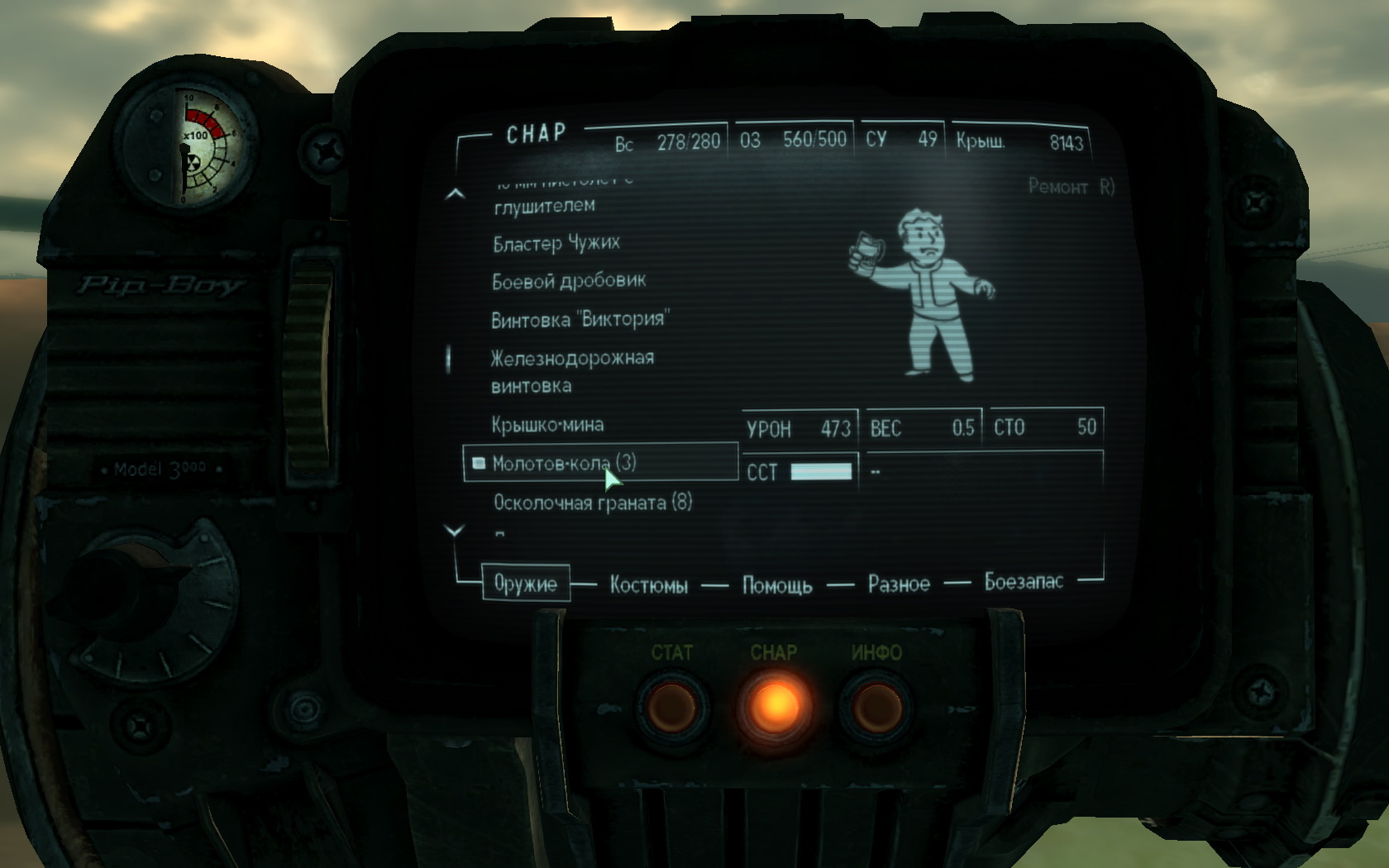Select the Крышко-мина item
1389x868 pixels.
pyautogui.click(x=547, y=425)
